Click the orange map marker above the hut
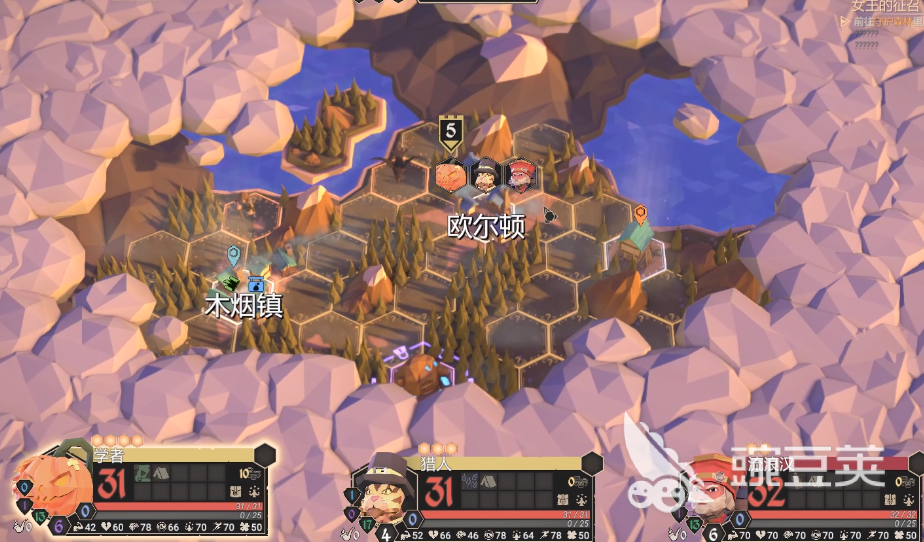 640,213
